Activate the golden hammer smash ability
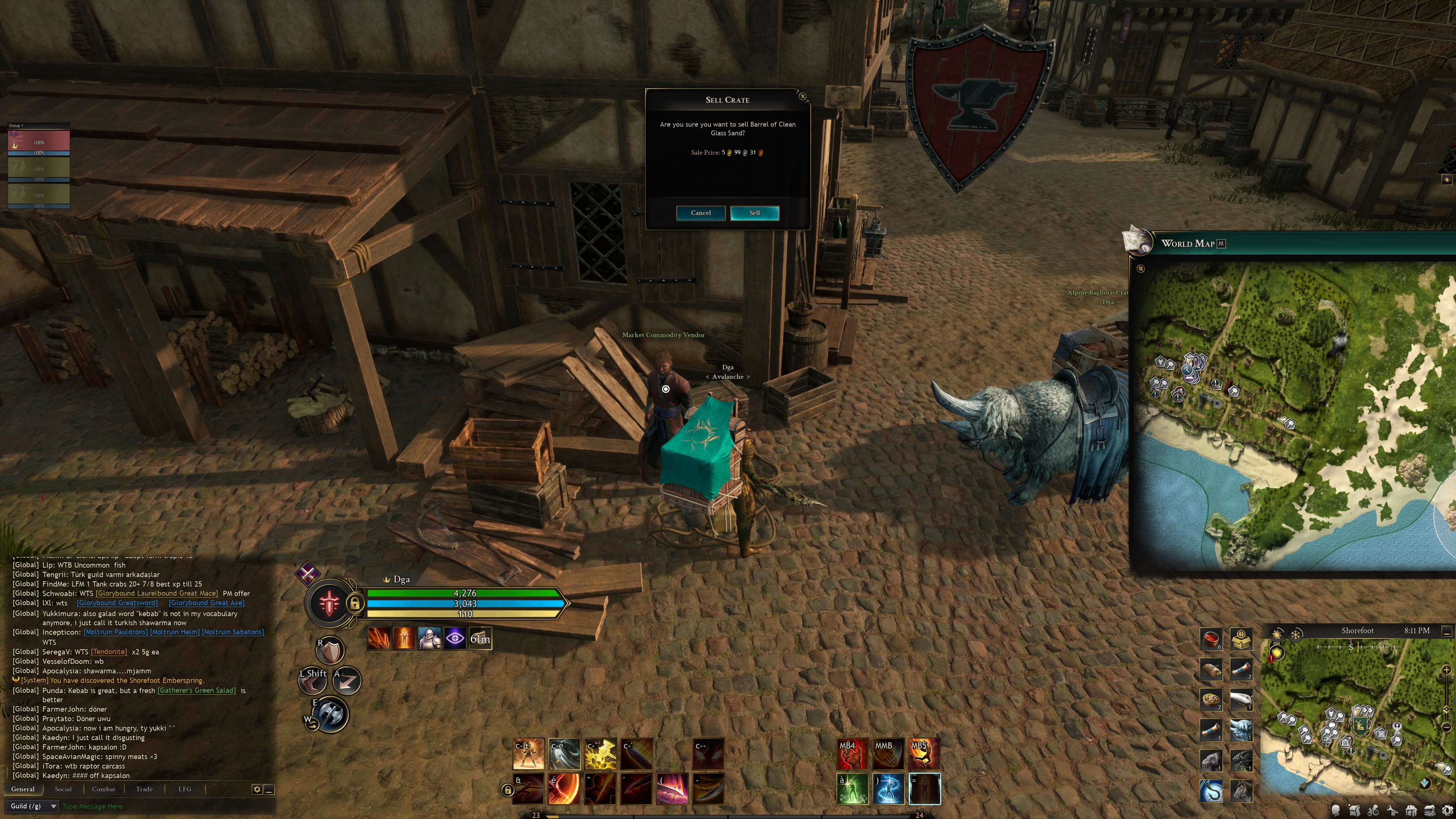Screen dimensions: 1456x819 coord(600,754)
